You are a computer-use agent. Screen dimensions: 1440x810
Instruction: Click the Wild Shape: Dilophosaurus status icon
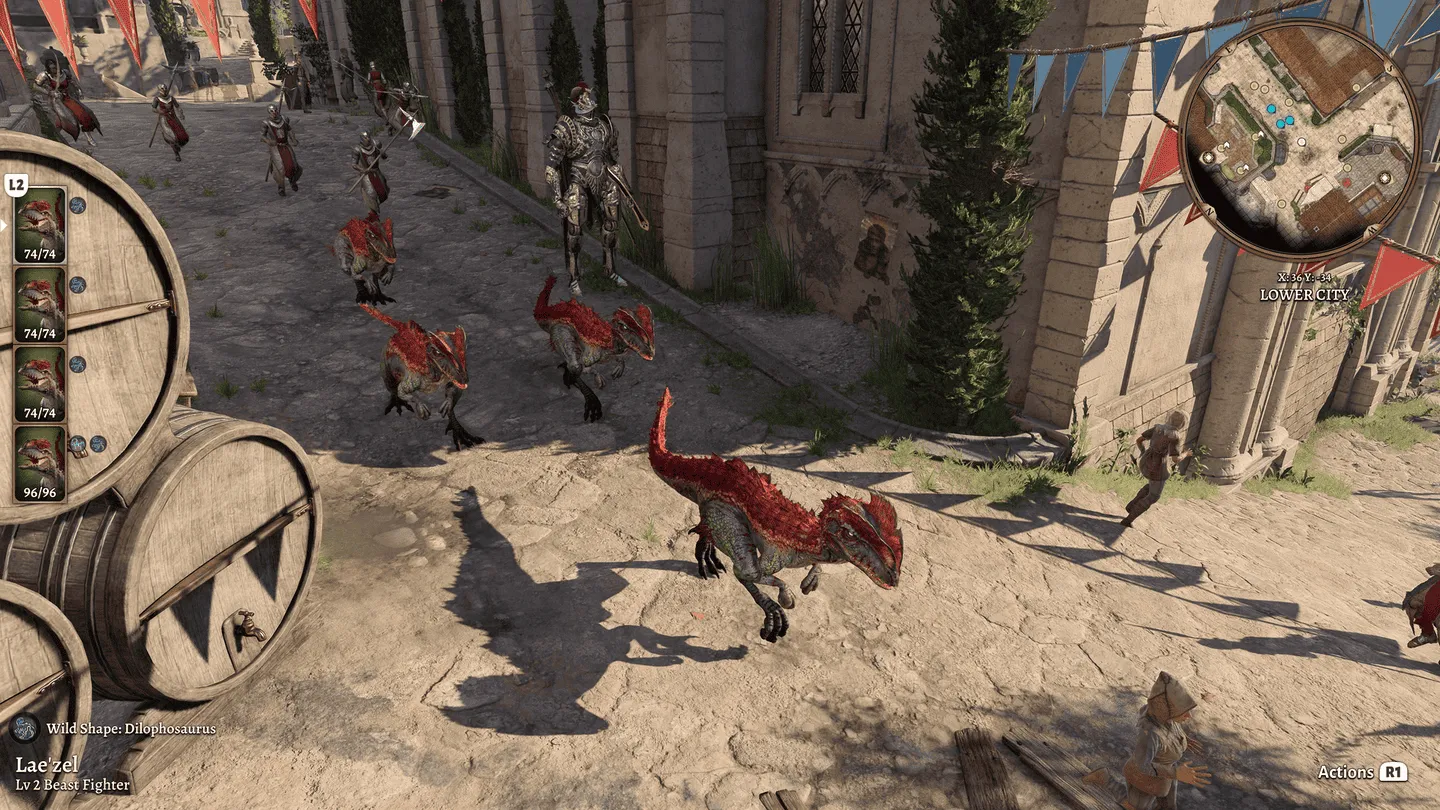[24, 728]
